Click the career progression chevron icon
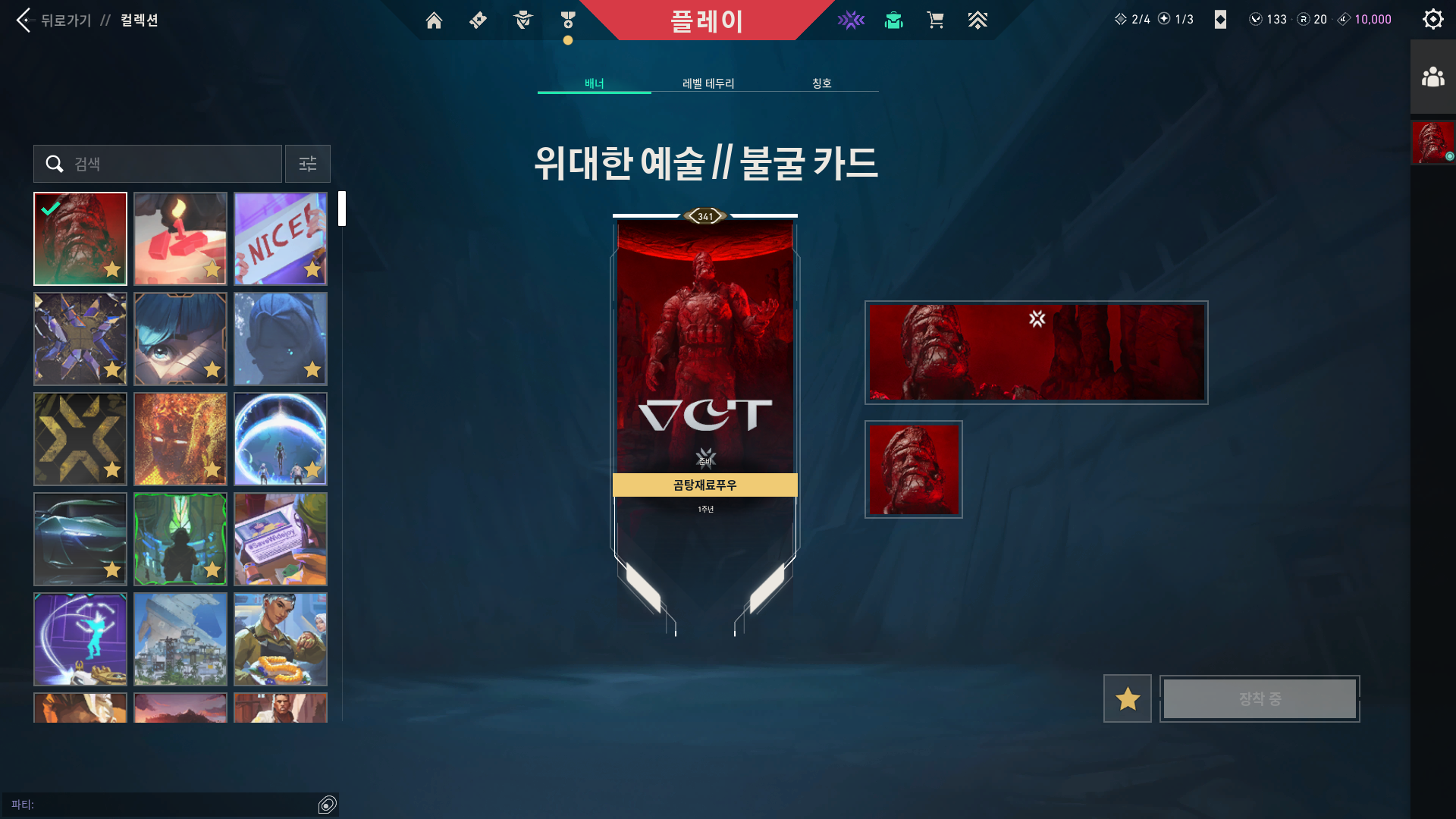 coord(977,20)
